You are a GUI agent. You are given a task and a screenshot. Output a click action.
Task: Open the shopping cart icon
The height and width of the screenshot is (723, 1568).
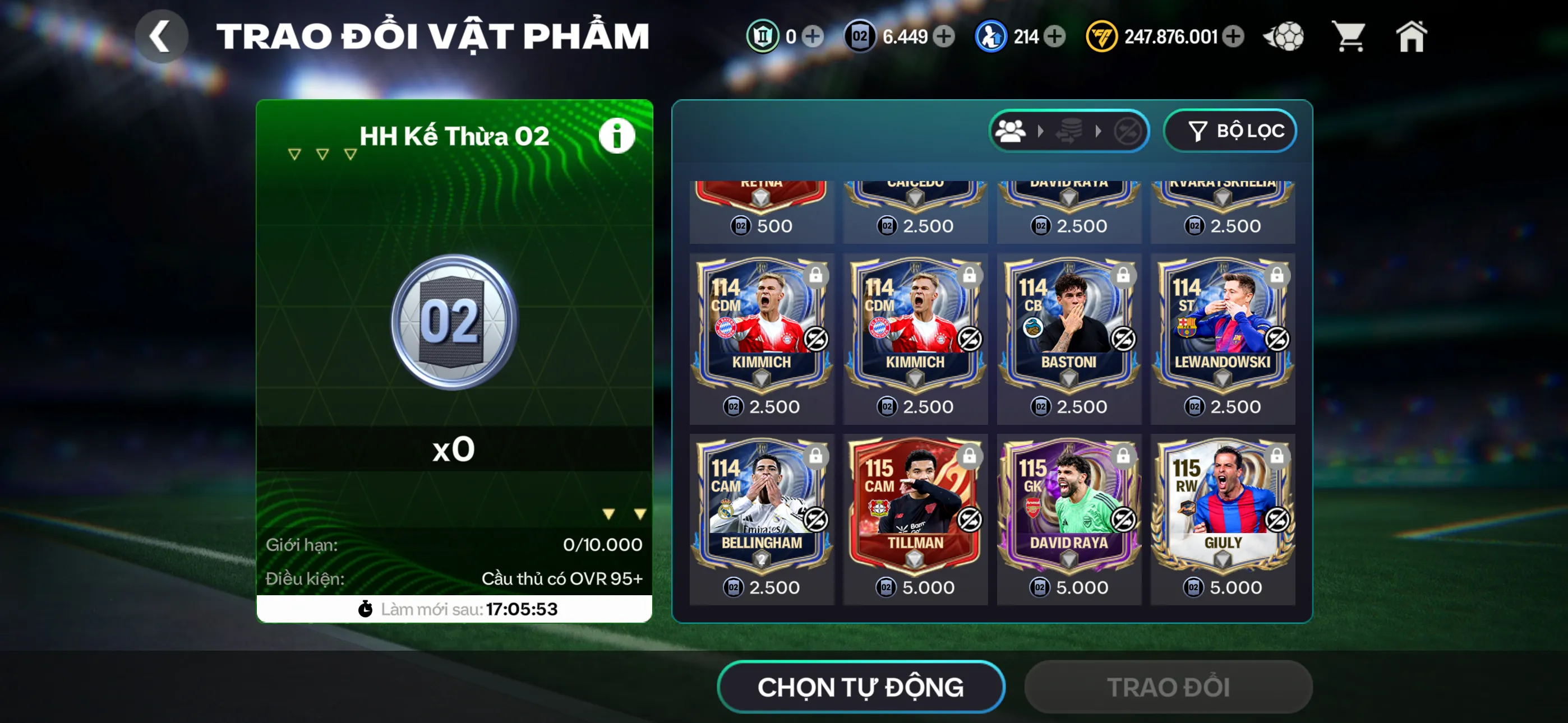tap(1350, 36)
